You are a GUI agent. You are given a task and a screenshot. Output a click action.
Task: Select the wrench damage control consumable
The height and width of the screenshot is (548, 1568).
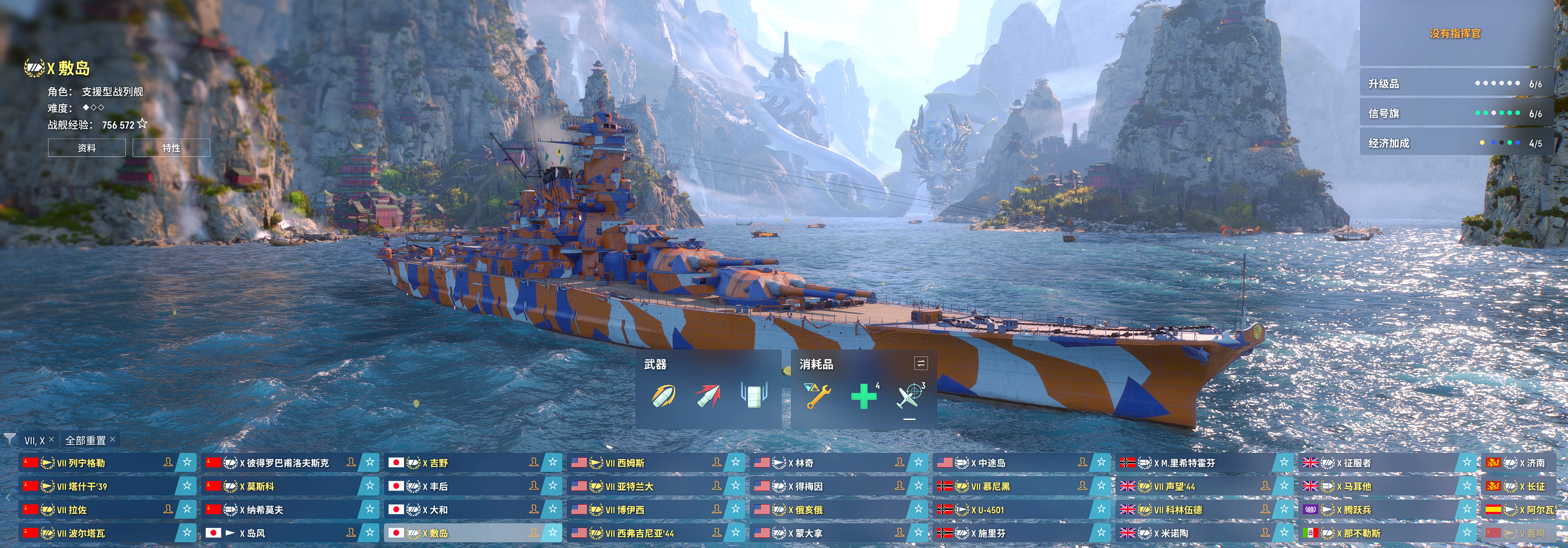[817, 396]
